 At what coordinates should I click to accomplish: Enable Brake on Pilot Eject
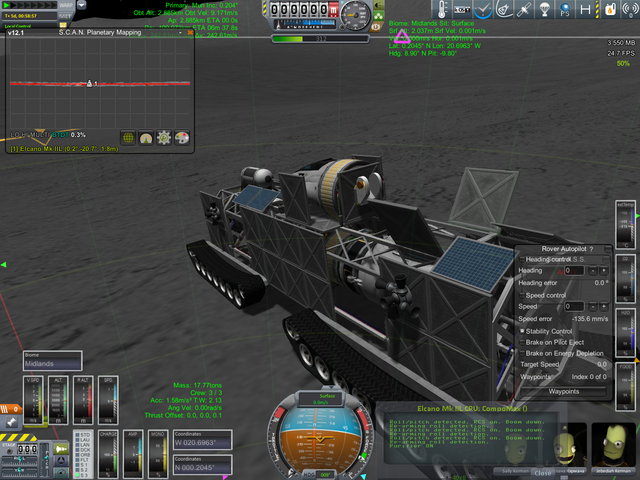pyautogui.click(x=522, y=342)
